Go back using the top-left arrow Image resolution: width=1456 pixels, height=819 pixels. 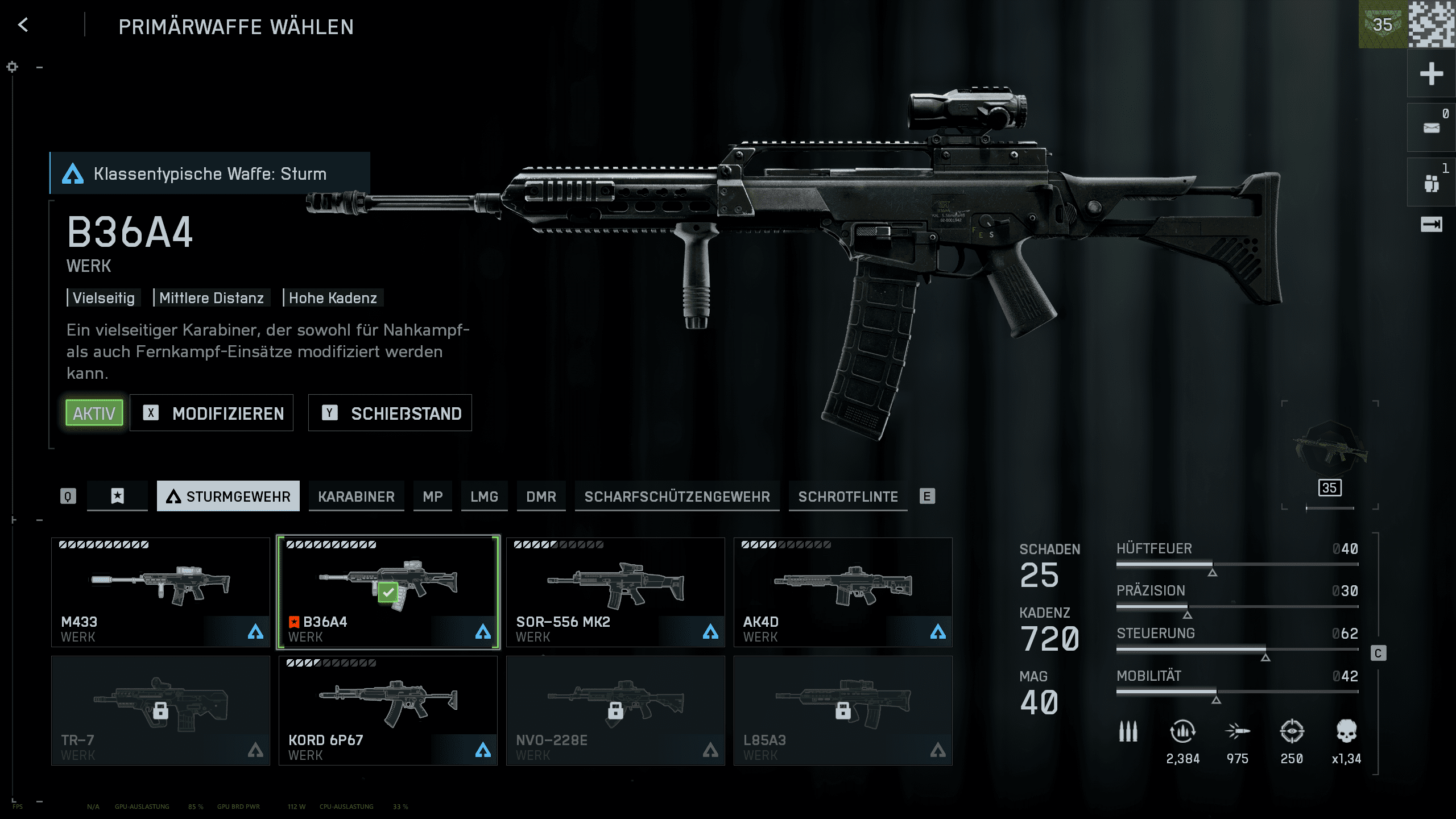tap(23, 25)
